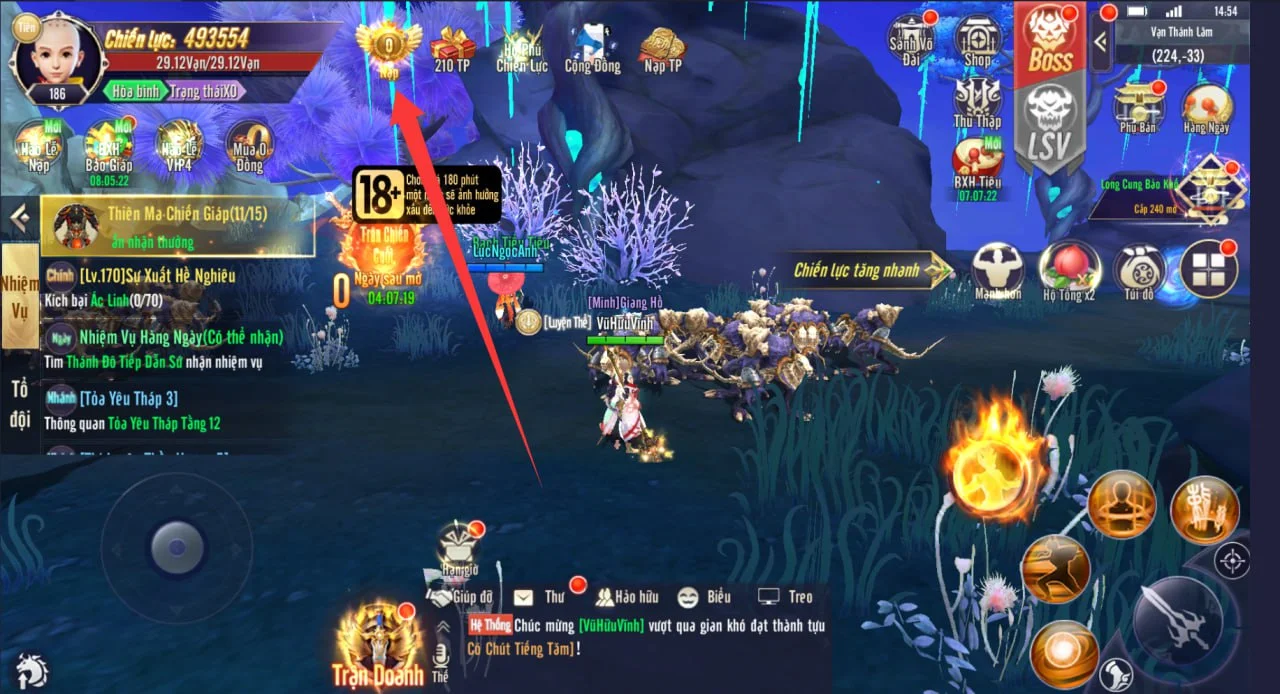1280x694 pixels.
Task: Open Thú Tháp tower
Action: 977,103
